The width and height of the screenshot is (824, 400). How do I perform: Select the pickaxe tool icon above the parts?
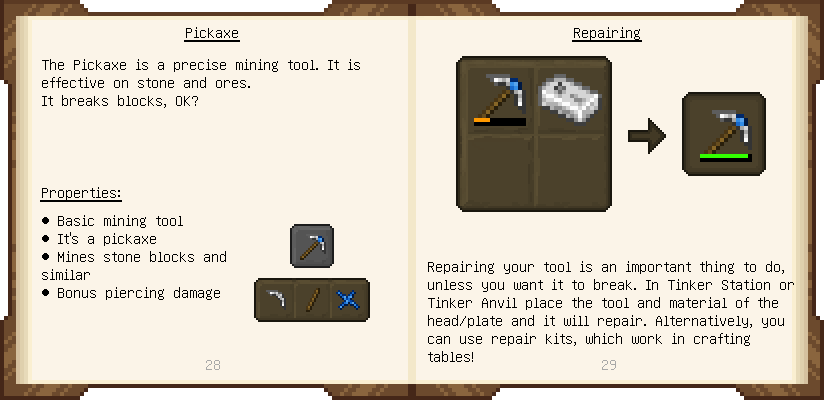(312, 246)
